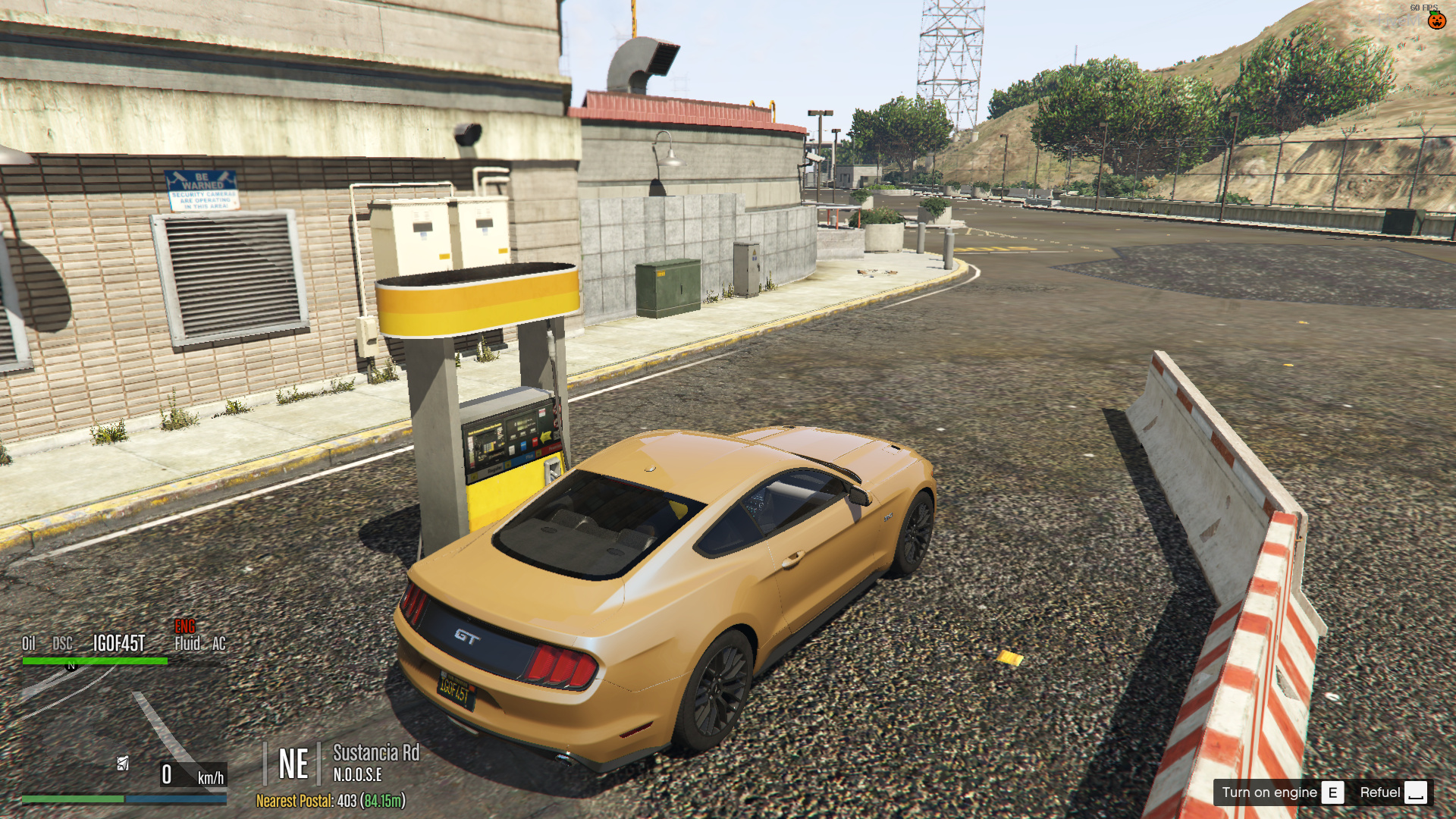This screenshot has height=819, width=1456.
Task: Click the Fluid status indicator
Action: pyautogui.click(x=187, y=644)
